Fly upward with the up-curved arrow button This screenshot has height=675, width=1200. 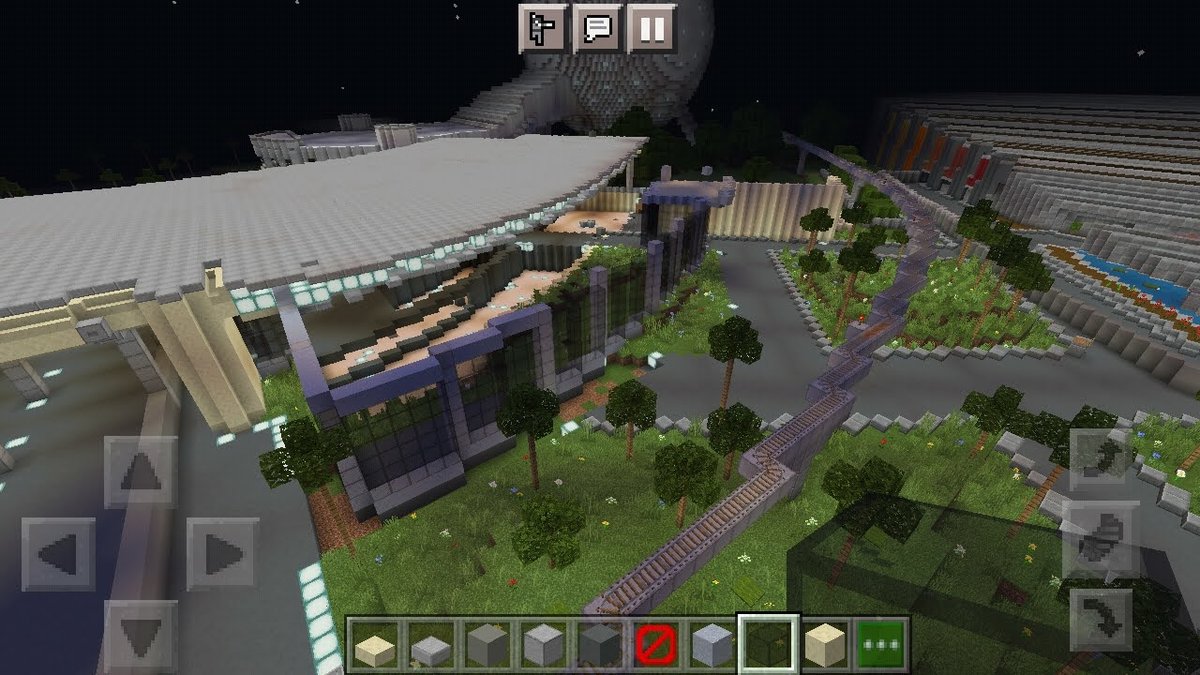click(x=1101, y=461)
